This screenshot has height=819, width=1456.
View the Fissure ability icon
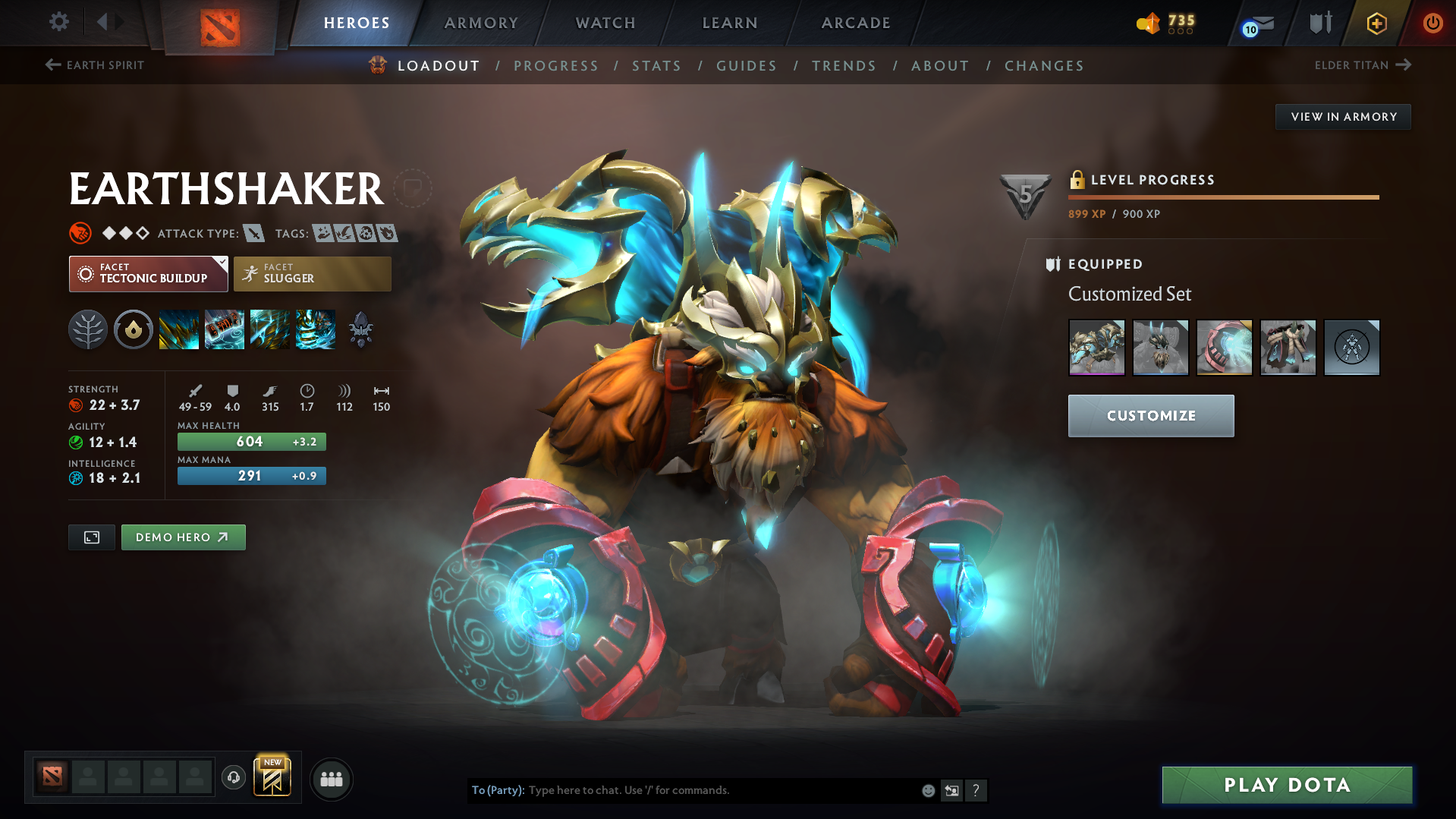tap(179, 329)
